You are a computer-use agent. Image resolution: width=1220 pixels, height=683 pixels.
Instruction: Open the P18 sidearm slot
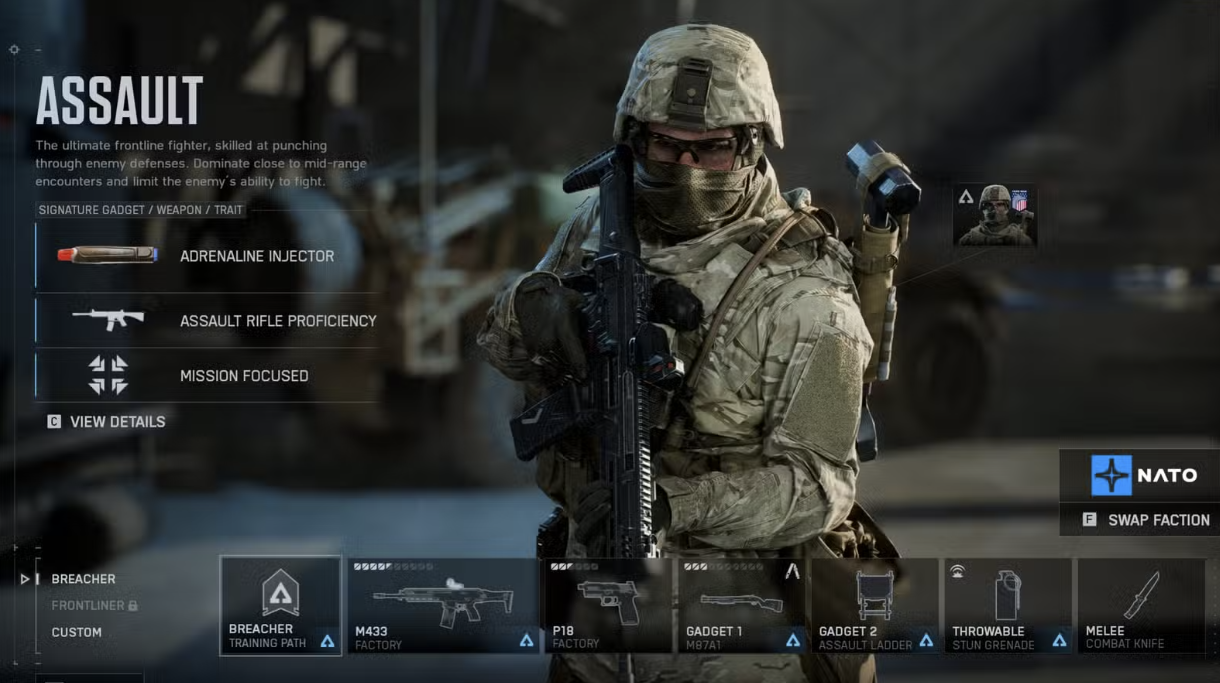coord(607,606)
